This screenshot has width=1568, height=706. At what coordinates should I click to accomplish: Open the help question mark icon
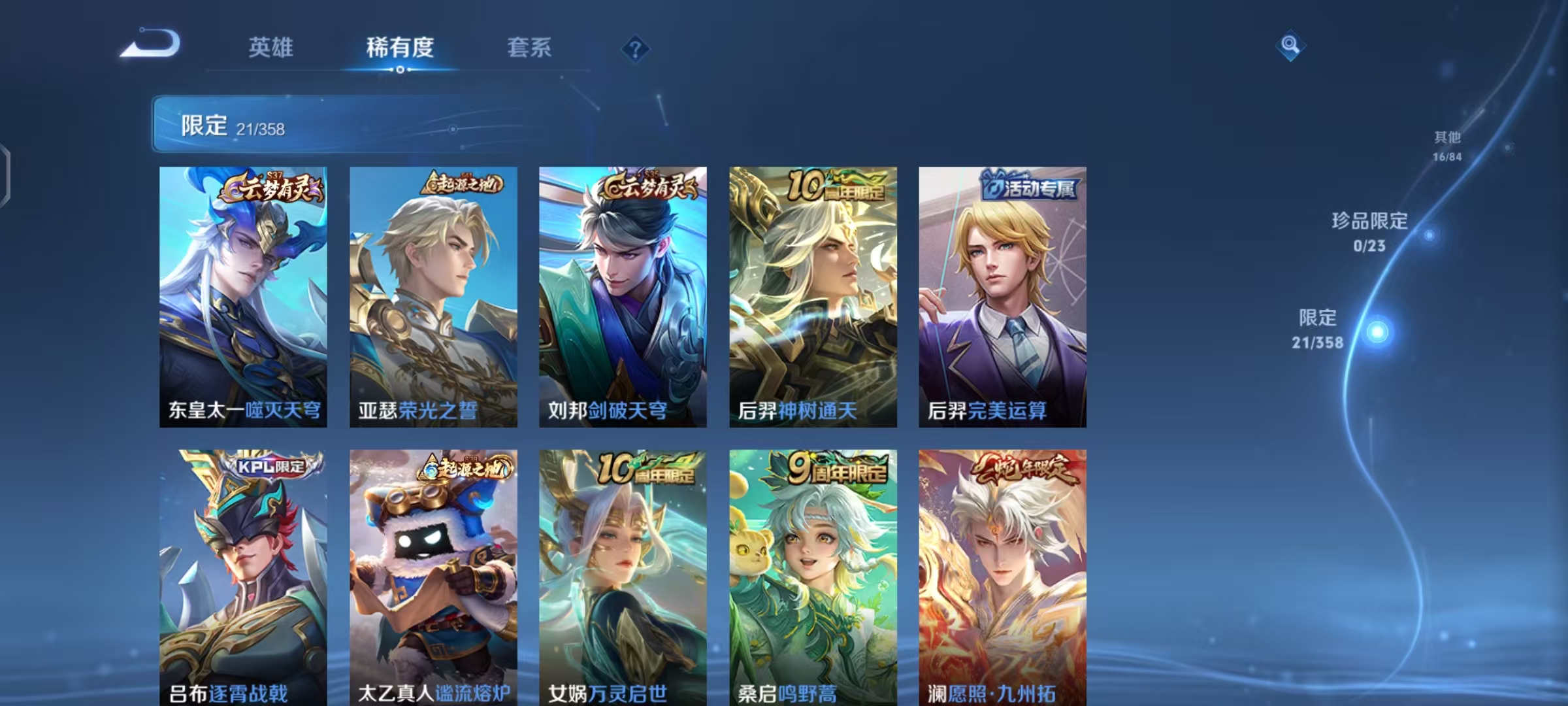pyautogui.click(x=634, y=48)
